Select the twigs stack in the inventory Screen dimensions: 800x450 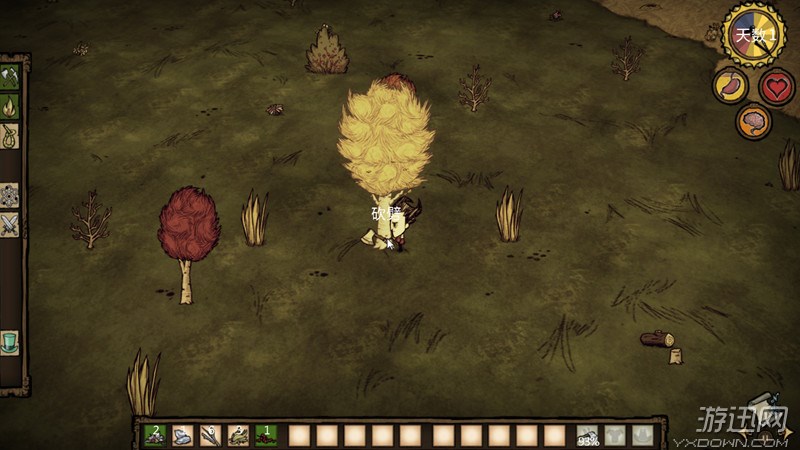point(210,435)
